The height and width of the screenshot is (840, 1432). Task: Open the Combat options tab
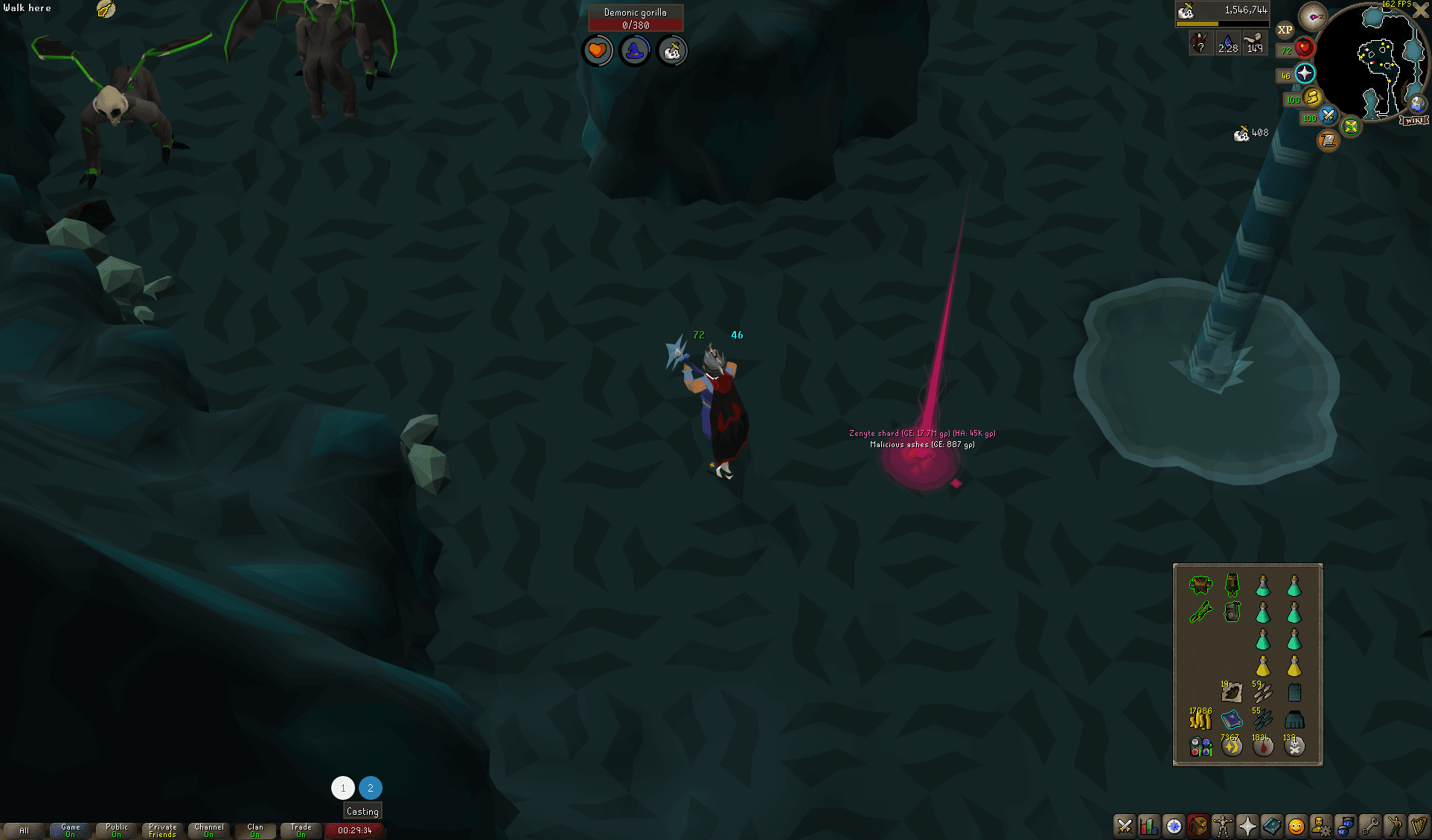(x=1125, y=827)
